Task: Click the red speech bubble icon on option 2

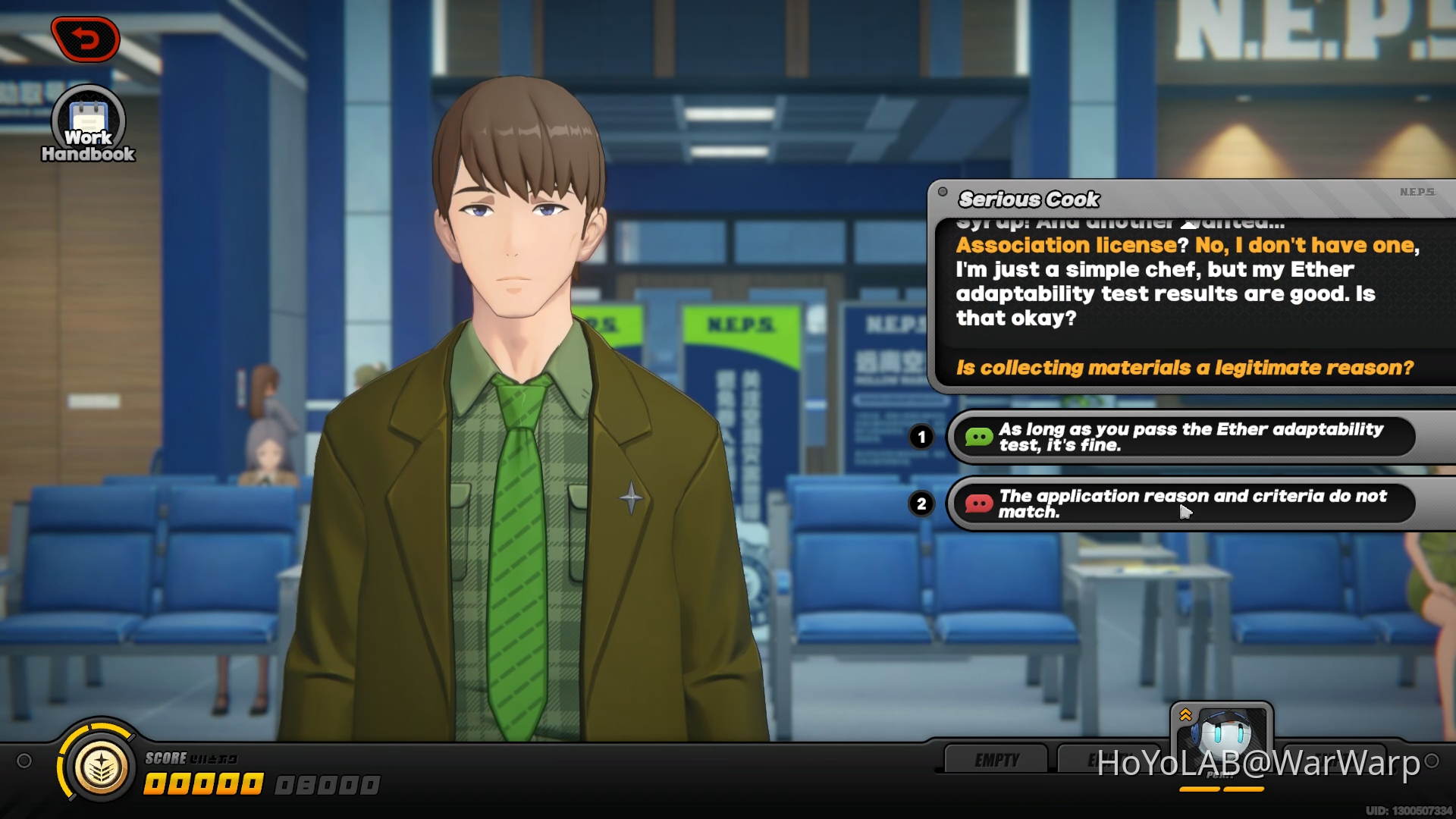Action: (981, 503)
